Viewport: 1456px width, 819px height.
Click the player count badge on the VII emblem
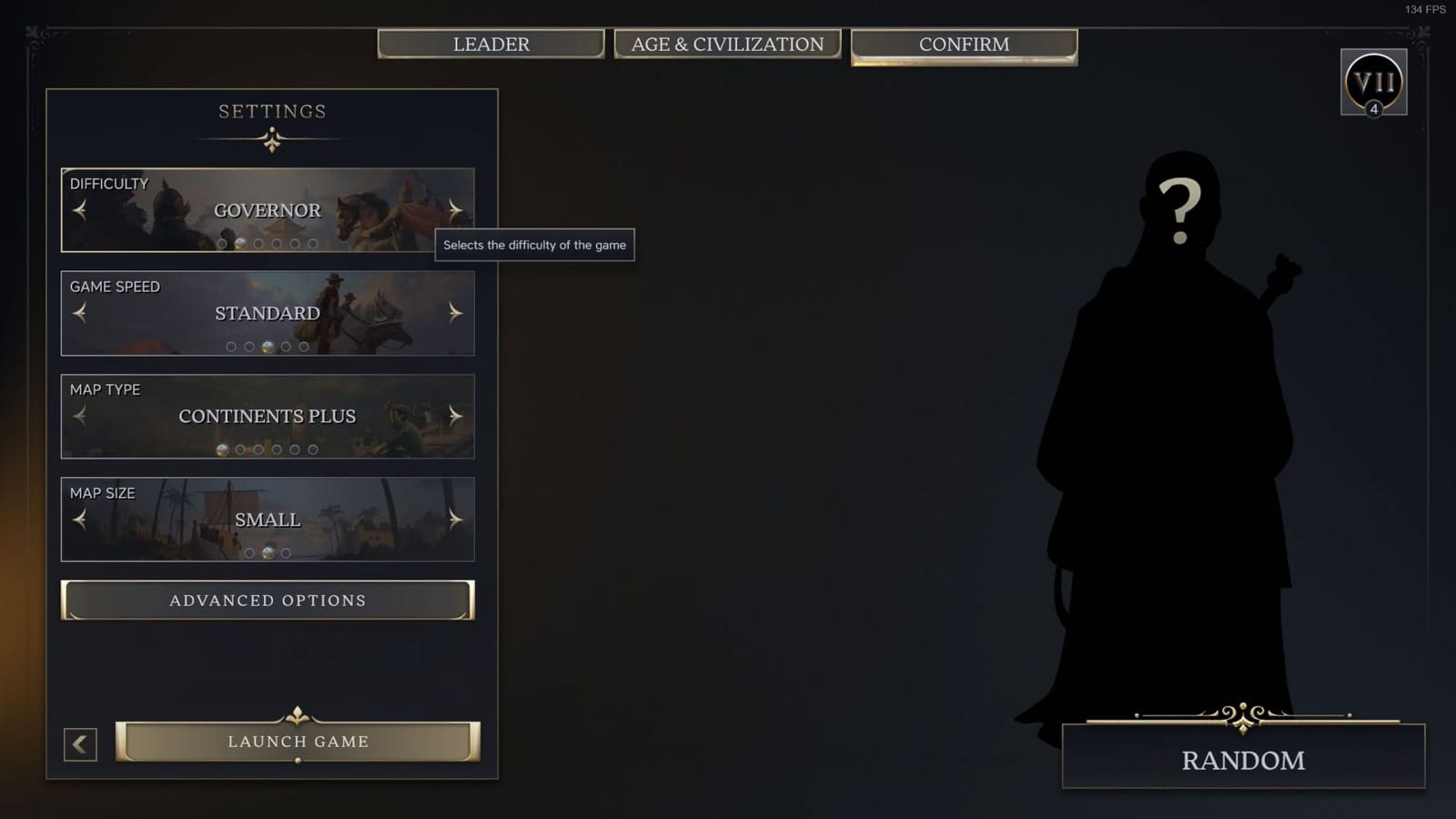1374,111
